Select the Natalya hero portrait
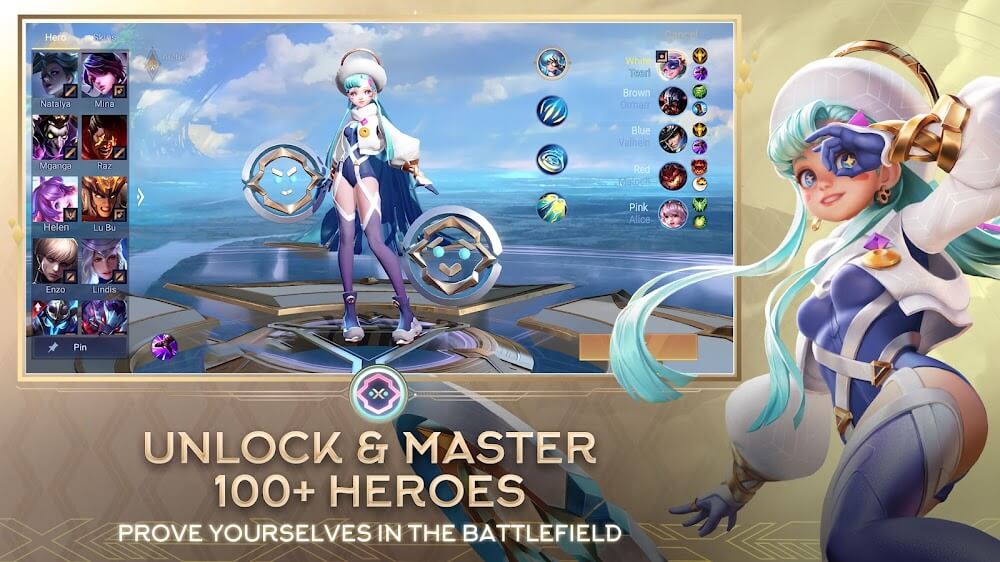1000x562 pixels. coord(55,75)
